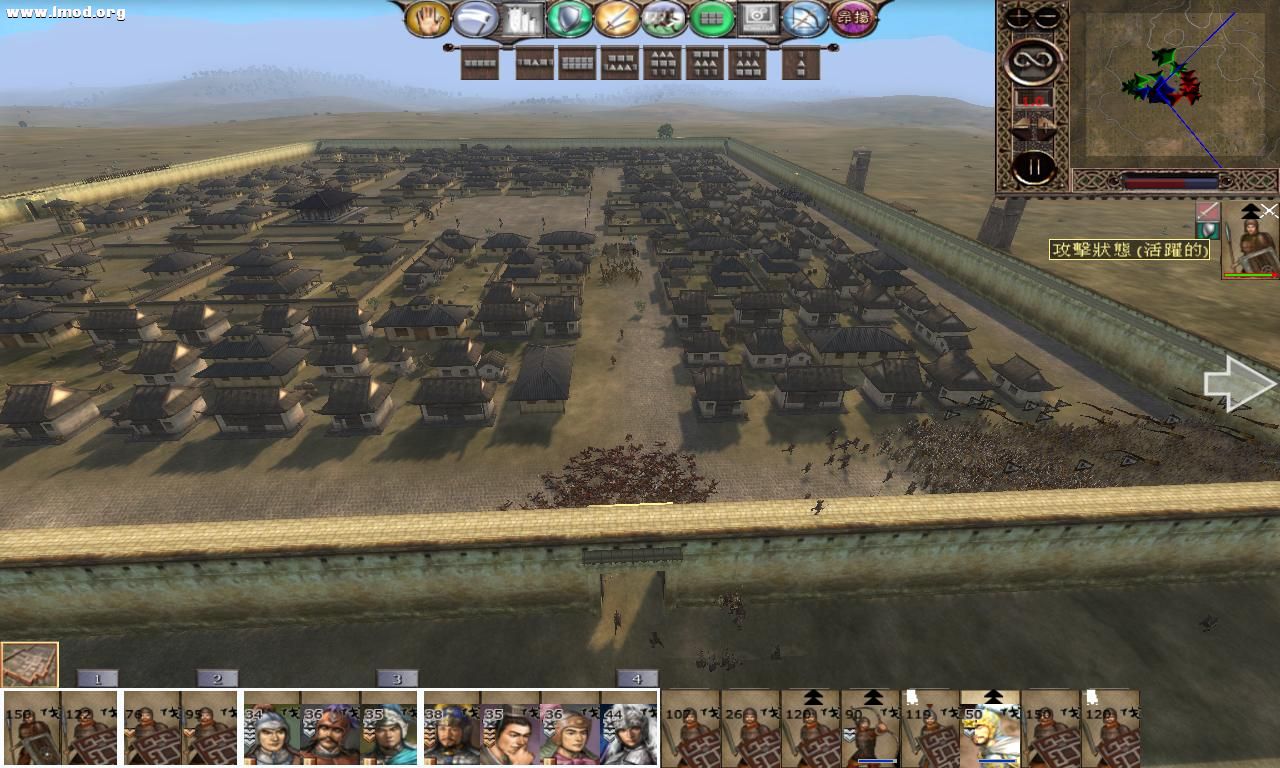Open group formations with the green grid icon
1280x768 pixels.
coord(711,17)
